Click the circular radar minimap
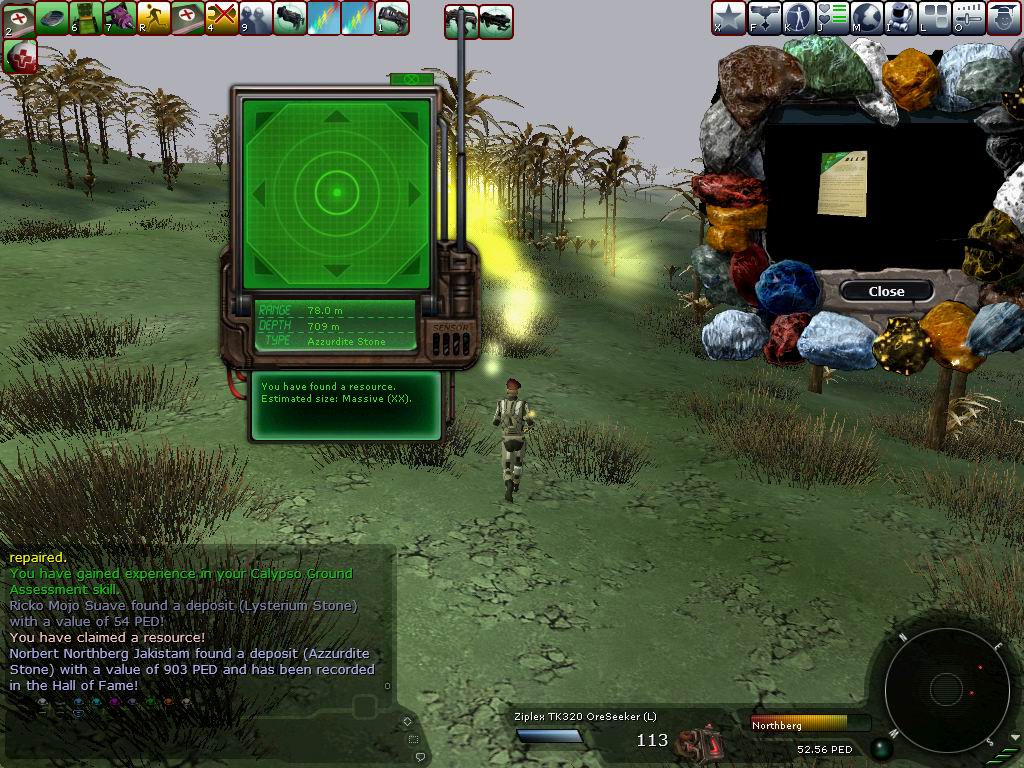Screen dimensions: 1024x768 (x=945, y=688)
